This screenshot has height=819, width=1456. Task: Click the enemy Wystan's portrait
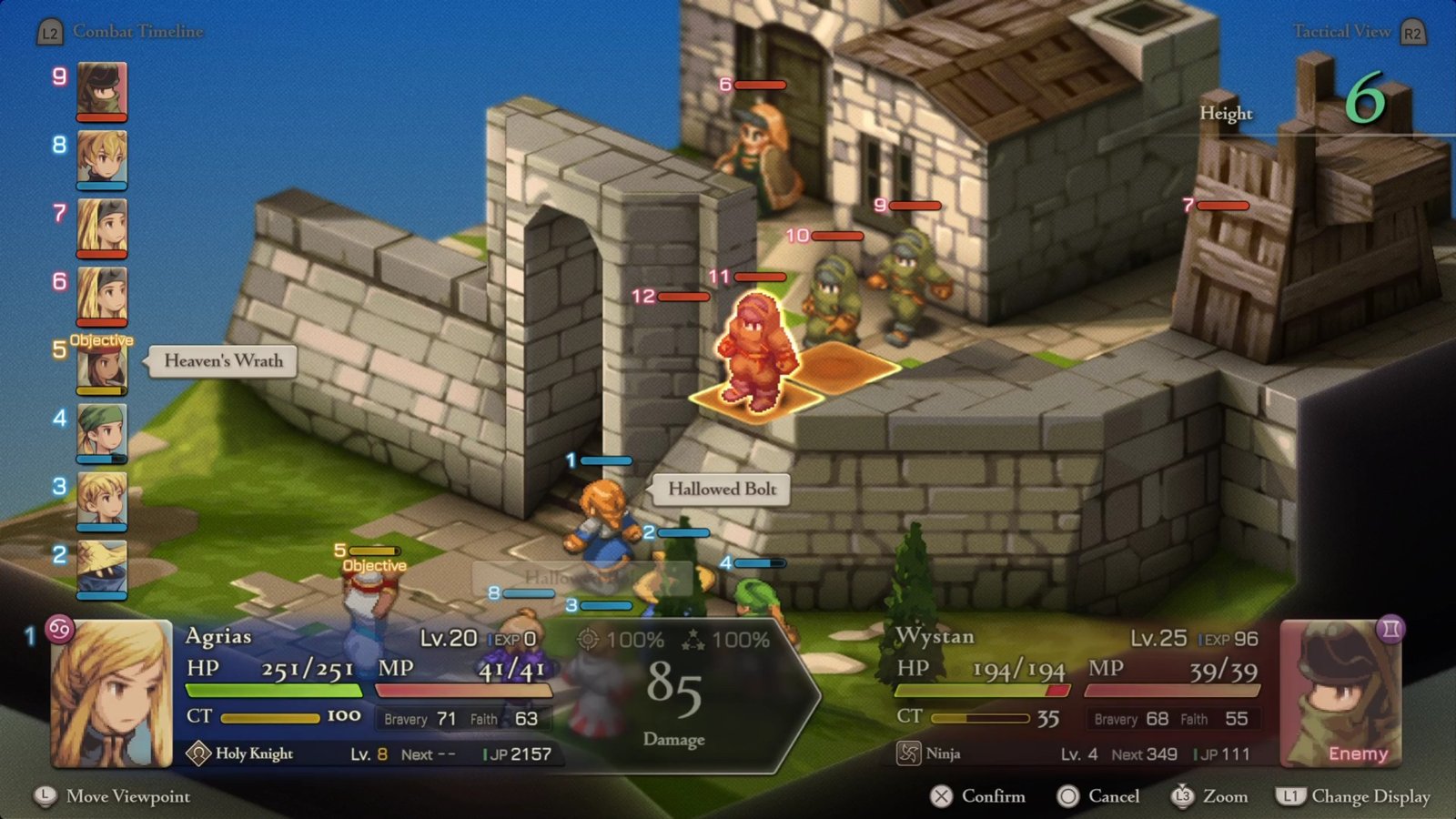pos(1340,693)
